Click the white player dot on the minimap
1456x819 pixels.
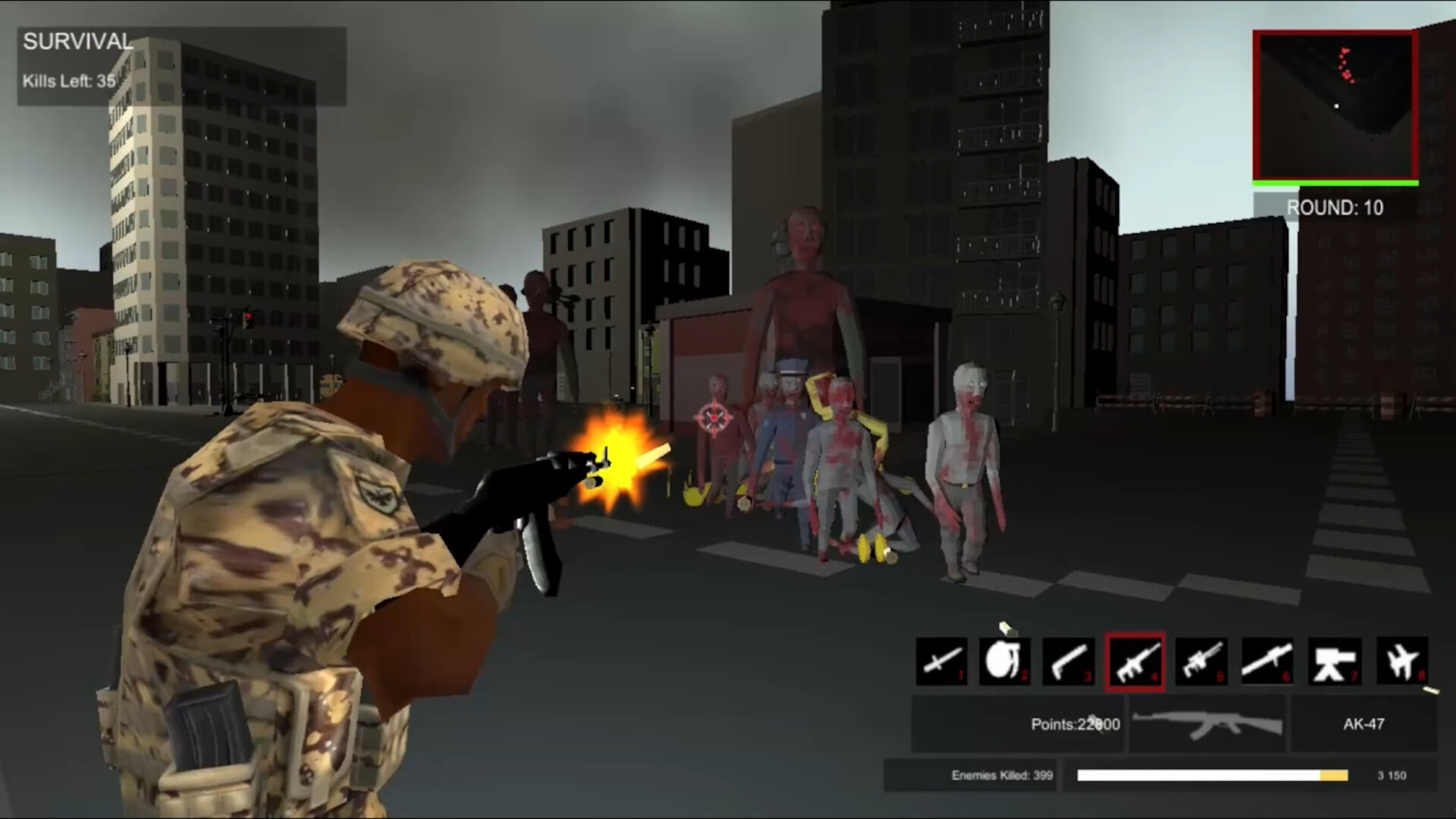click(x=1335, y=106)
